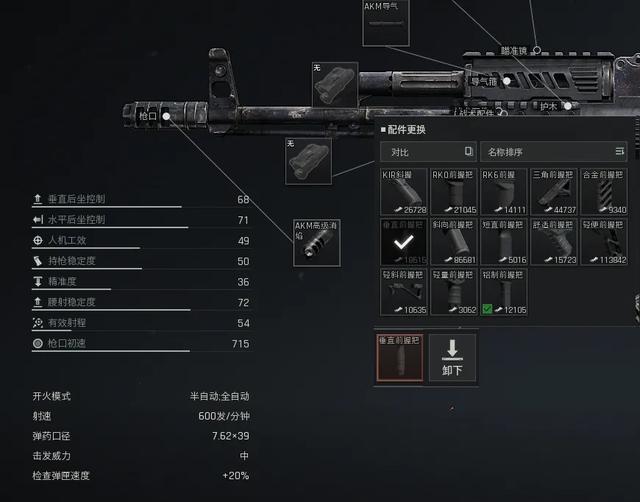Choose the 轻斜前握把 foregrip

pyautogui.click(x=404, y=292)
